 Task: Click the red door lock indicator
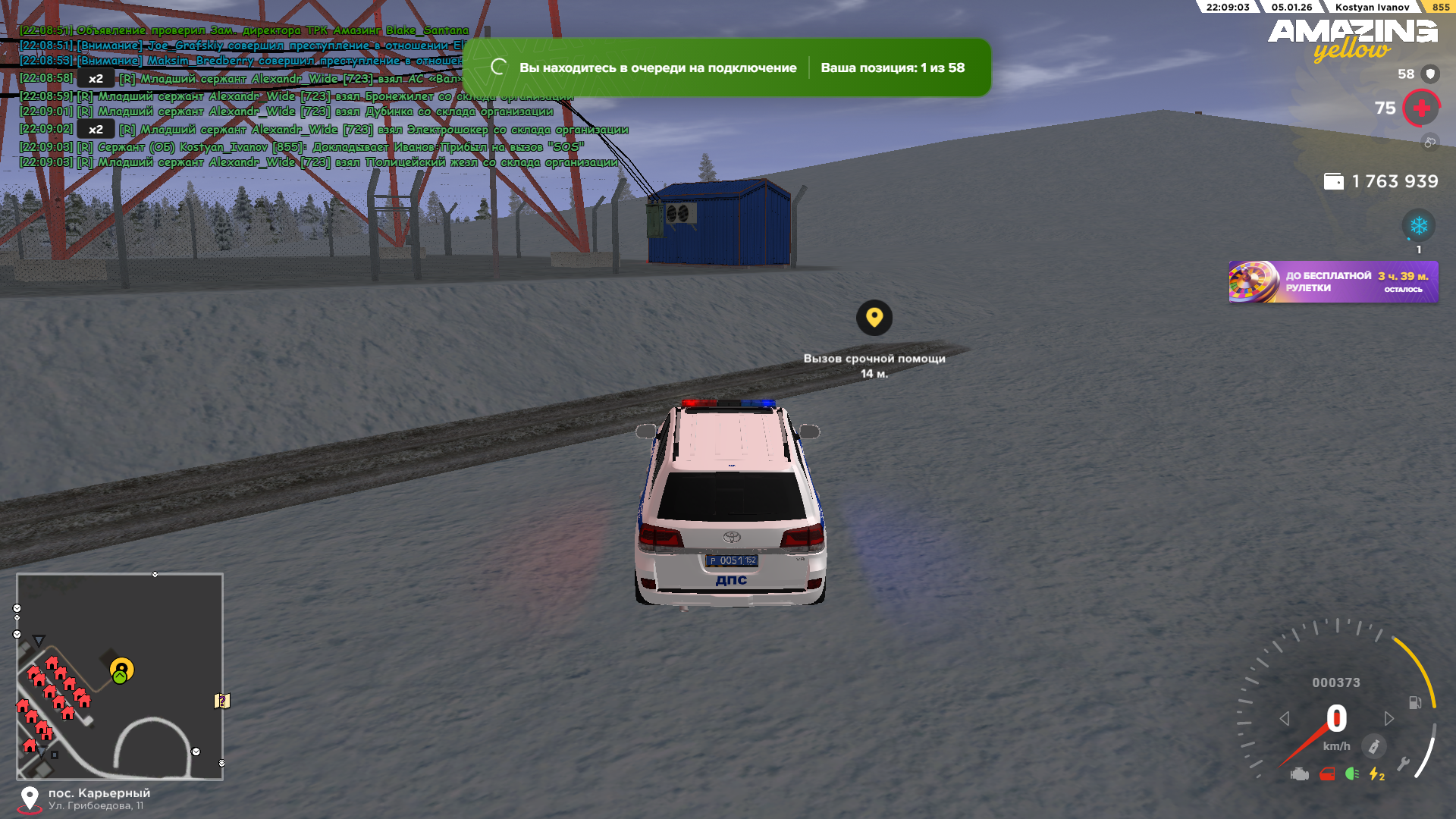click(1327, 774)
